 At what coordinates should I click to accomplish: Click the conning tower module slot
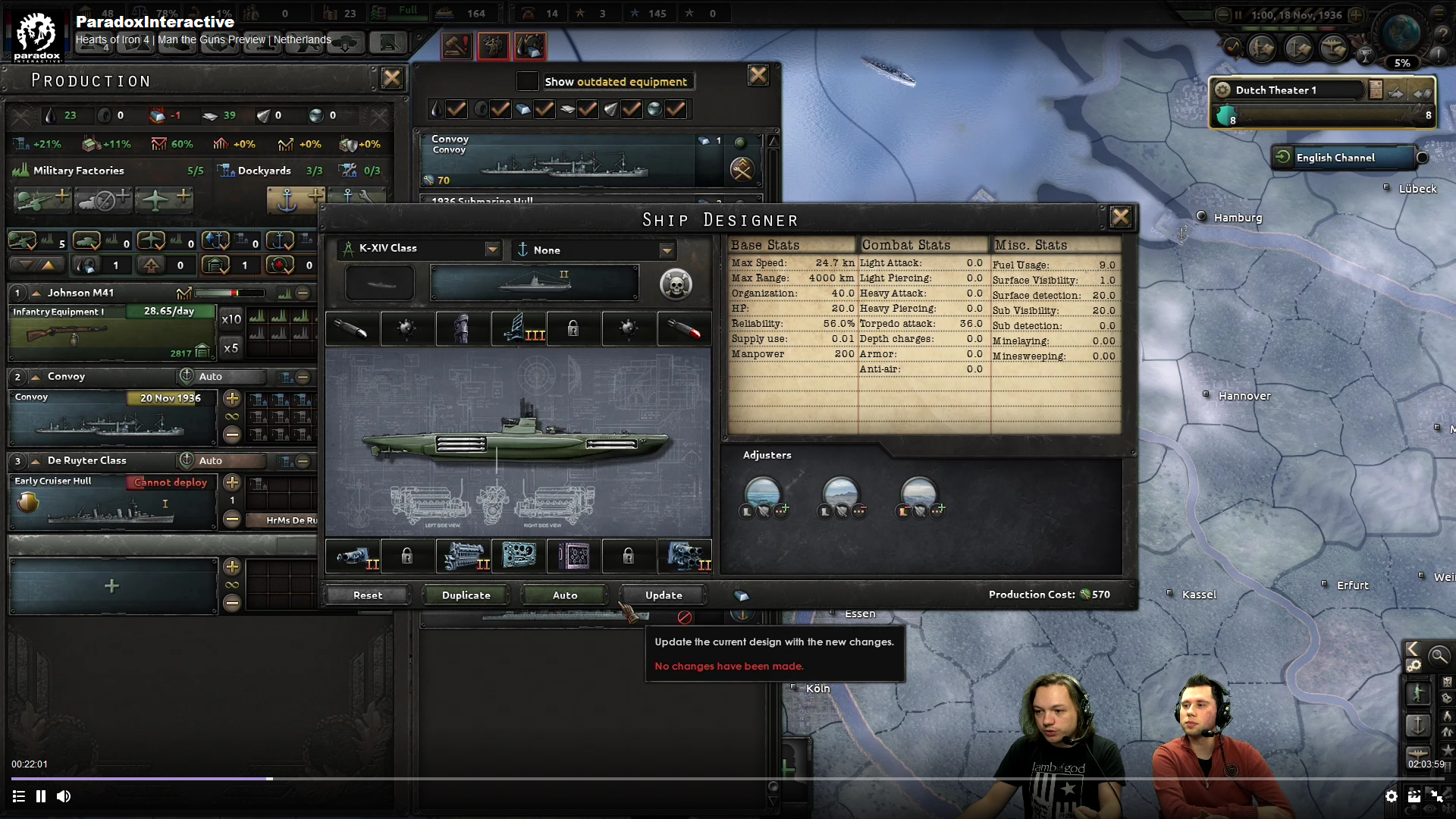pos(463,328)
